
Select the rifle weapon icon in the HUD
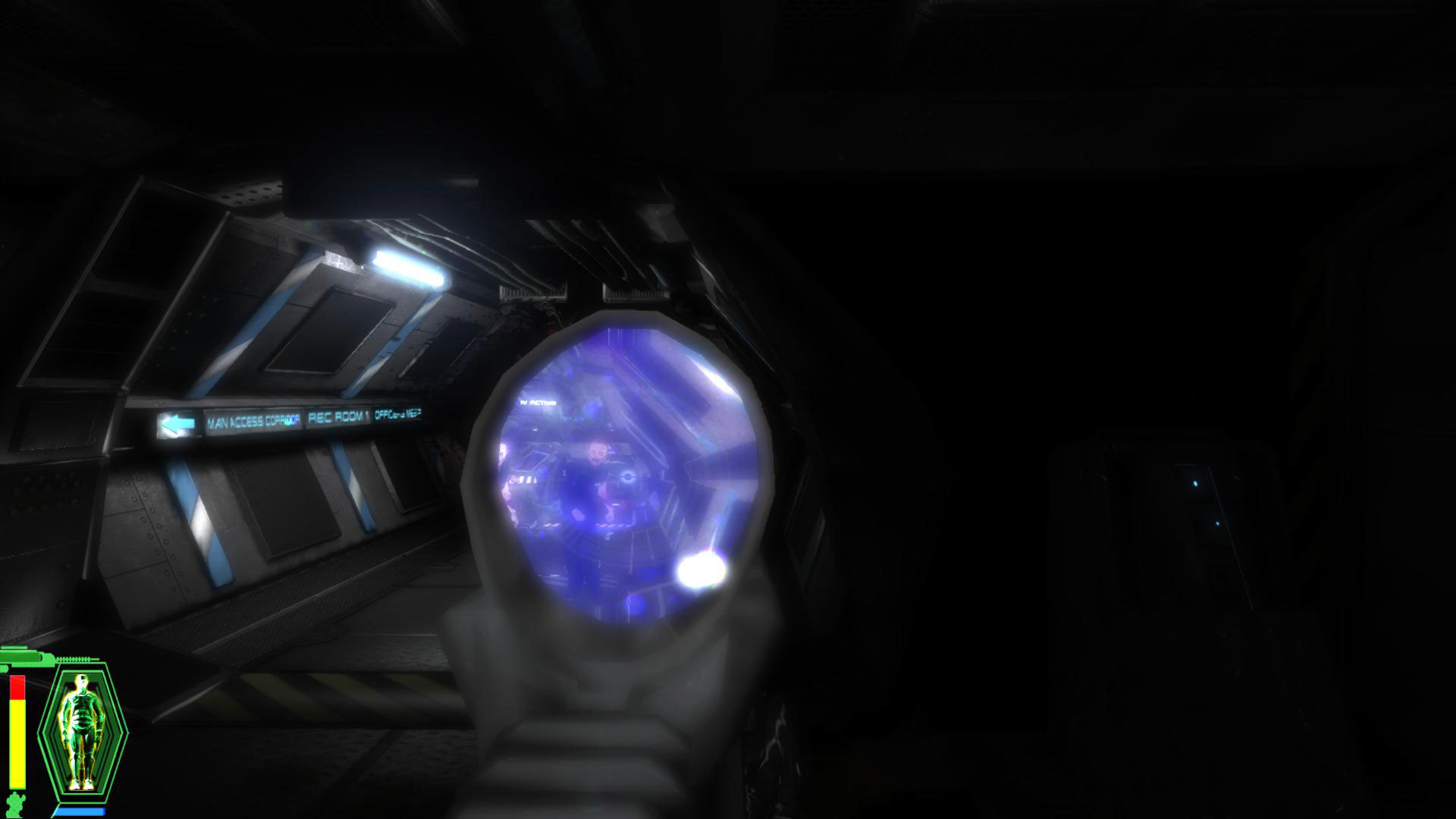[x=24, y=659]
